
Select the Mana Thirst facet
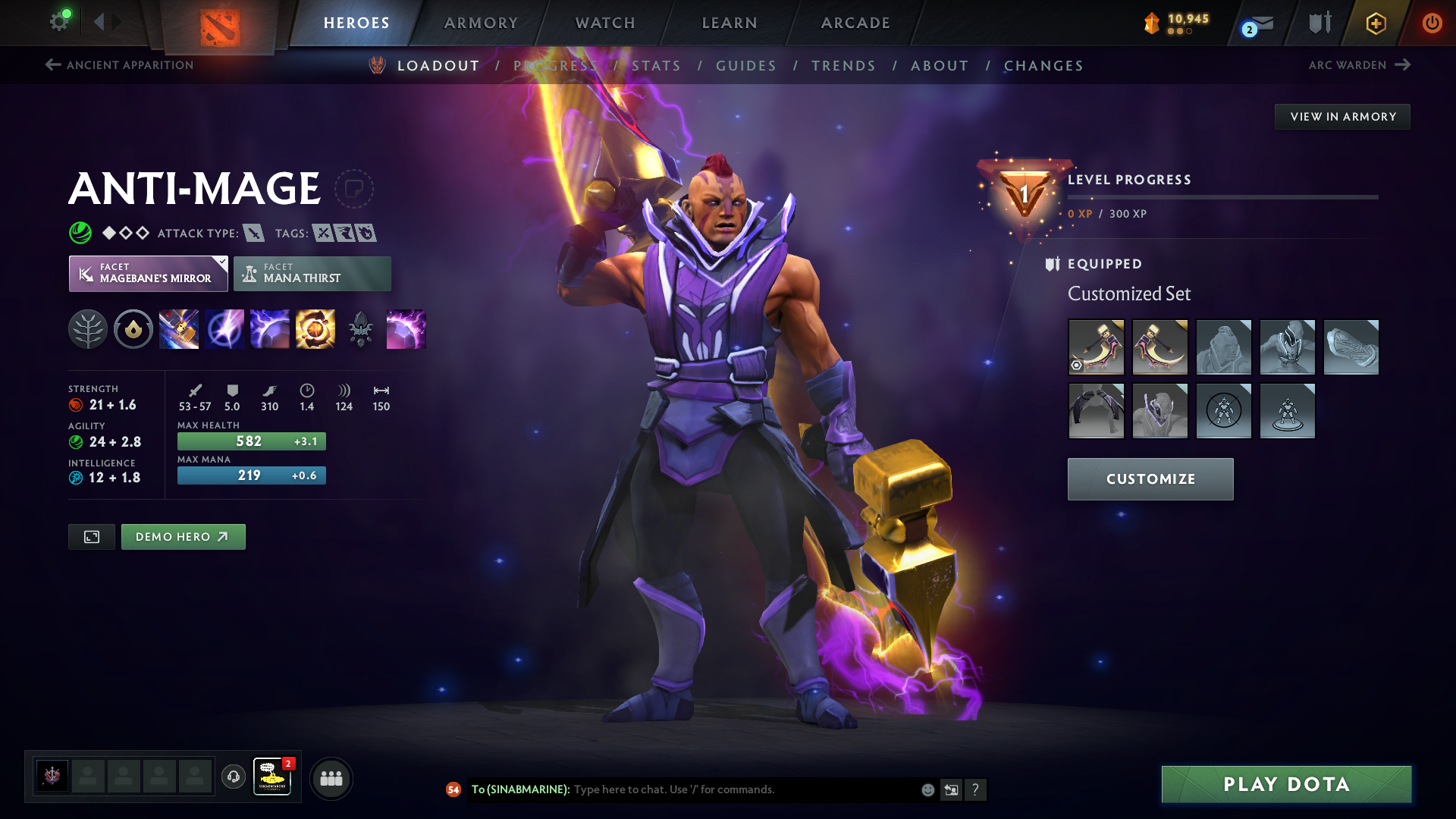pyautogui.click(x=312, y=274)
